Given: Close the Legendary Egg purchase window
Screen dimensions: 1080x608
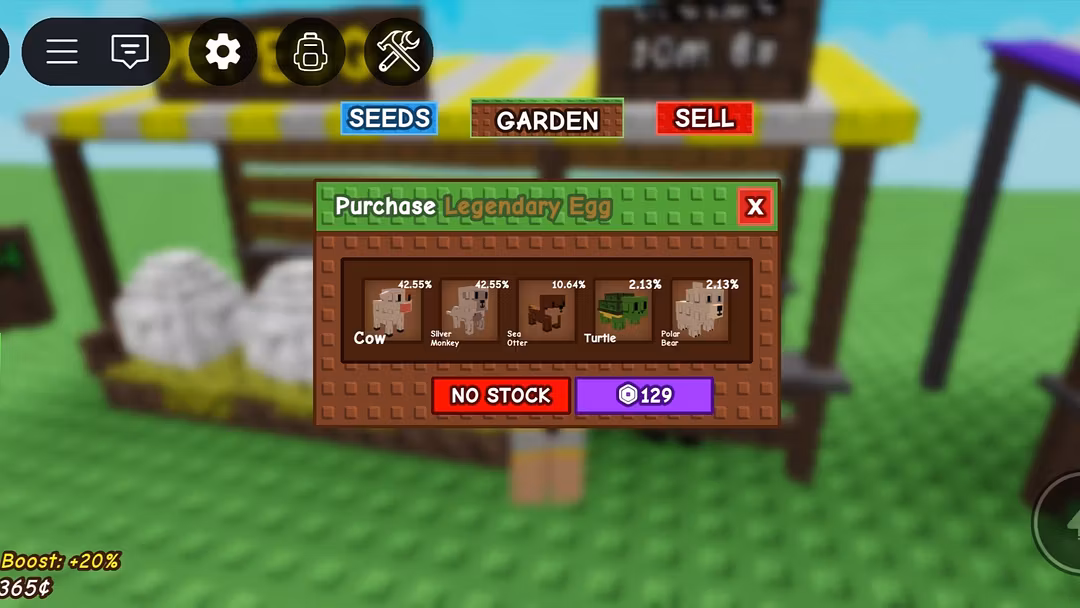Looking at the screenshot, I should [x=755, y=207].
